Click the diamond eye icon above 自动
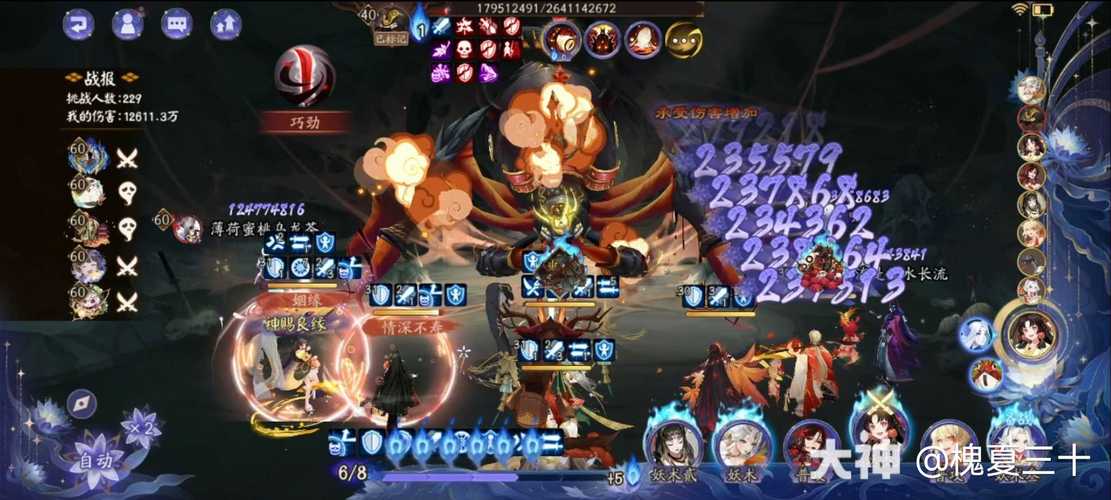The height and width of the screenshot is (500, 1111). [x=82, y=404]
